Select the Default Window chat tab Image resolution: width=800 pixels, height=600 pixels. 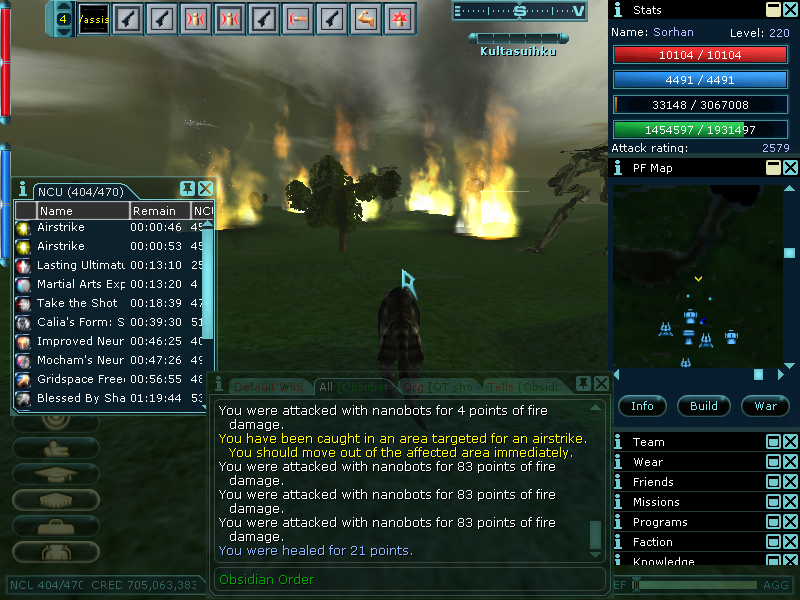coord(267,386)
